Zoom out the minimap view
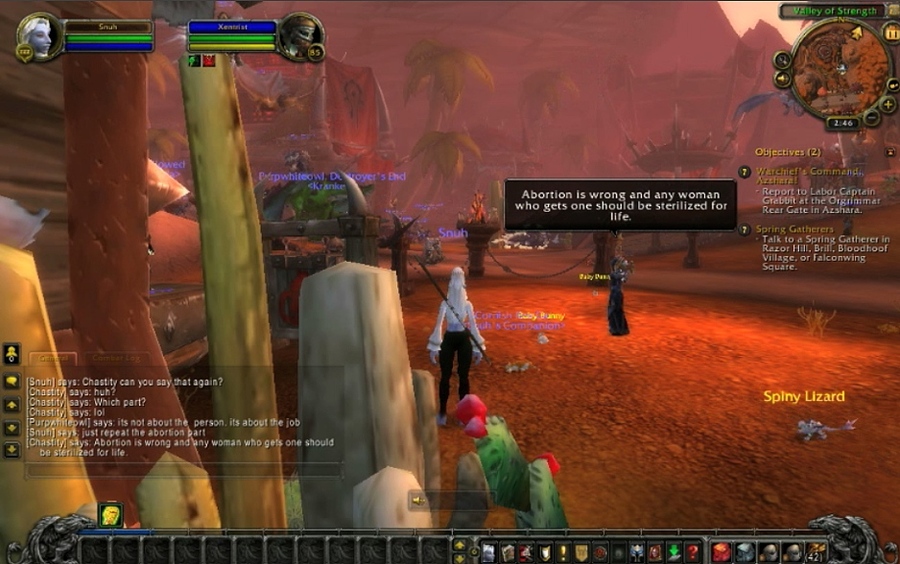This screenshot has width=900, height=564. point(872,118)
